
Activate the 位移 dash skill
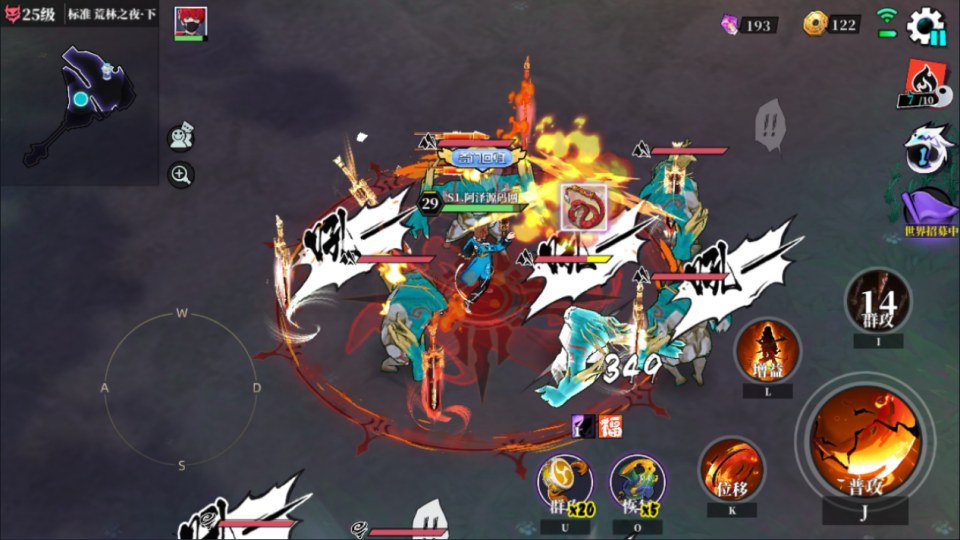[732, 467]
